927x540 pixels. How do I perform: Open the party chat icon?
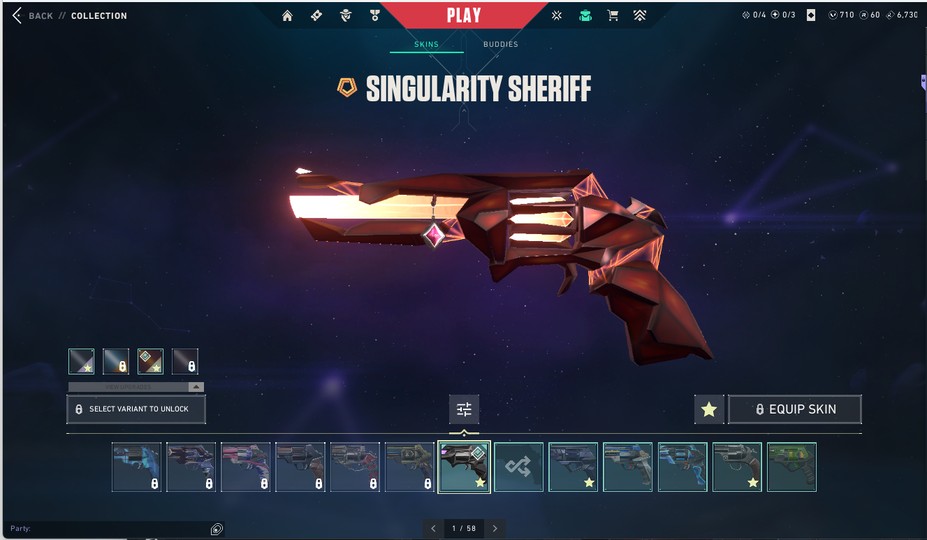click(216, 529)
